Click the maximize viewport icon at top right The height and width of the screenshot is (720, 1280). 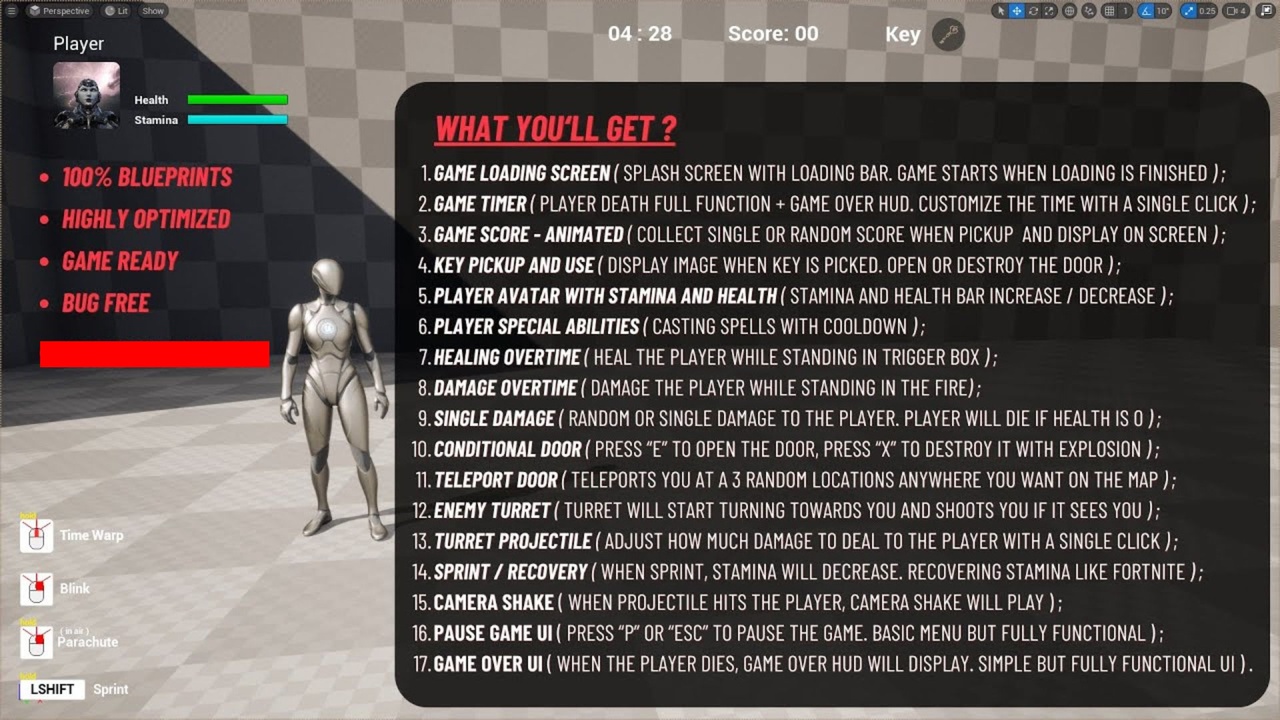coord(1266,10)
